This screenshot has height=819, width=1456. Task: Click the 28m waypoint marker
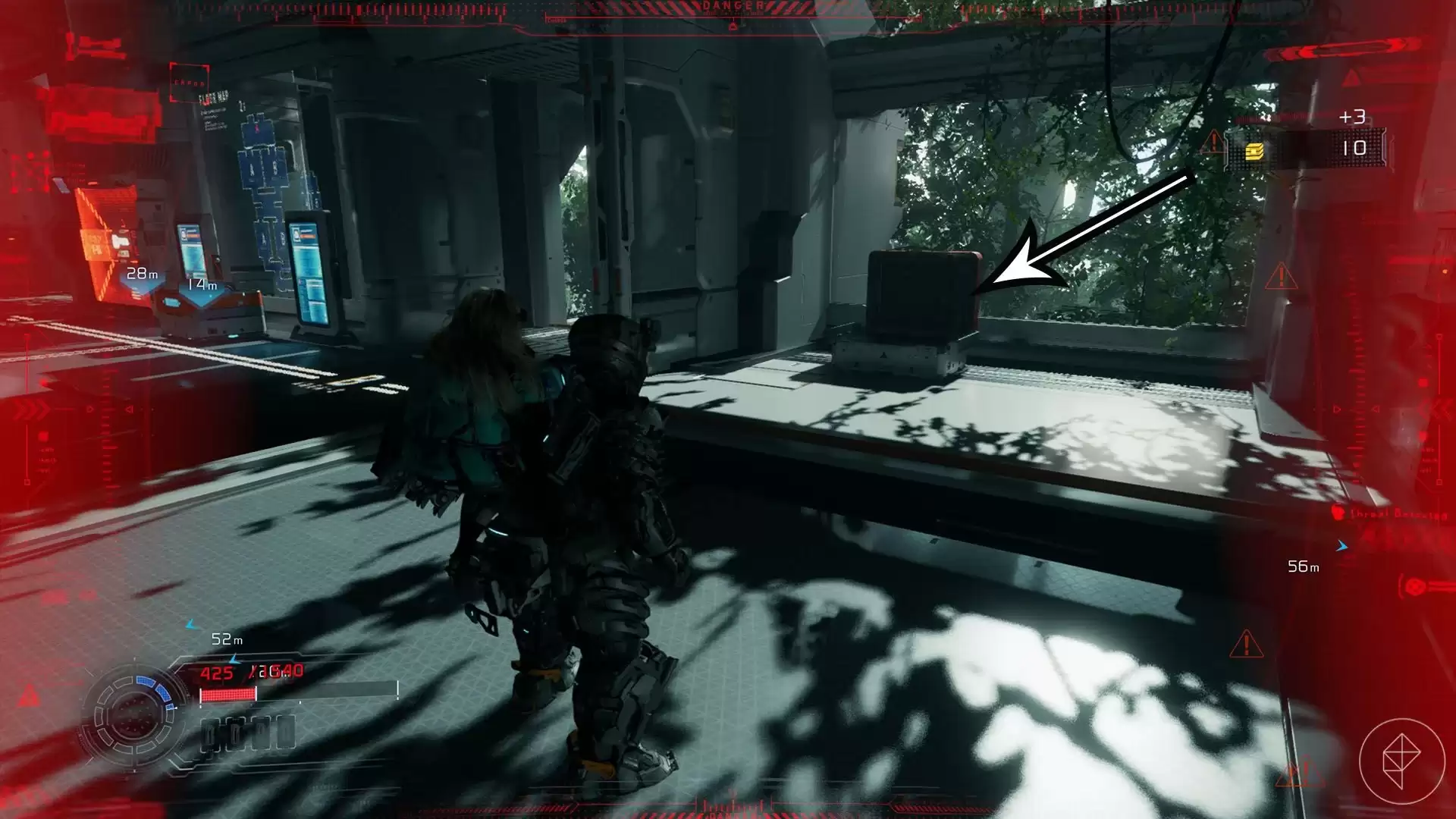pos(142,275)
